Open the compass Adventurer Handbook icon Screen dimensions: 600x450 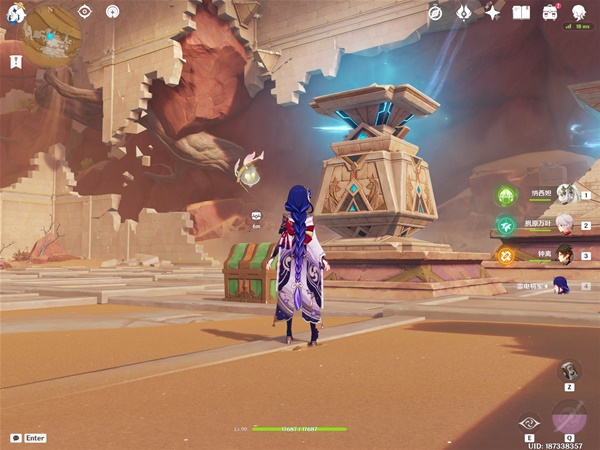(x=435, y=12)
